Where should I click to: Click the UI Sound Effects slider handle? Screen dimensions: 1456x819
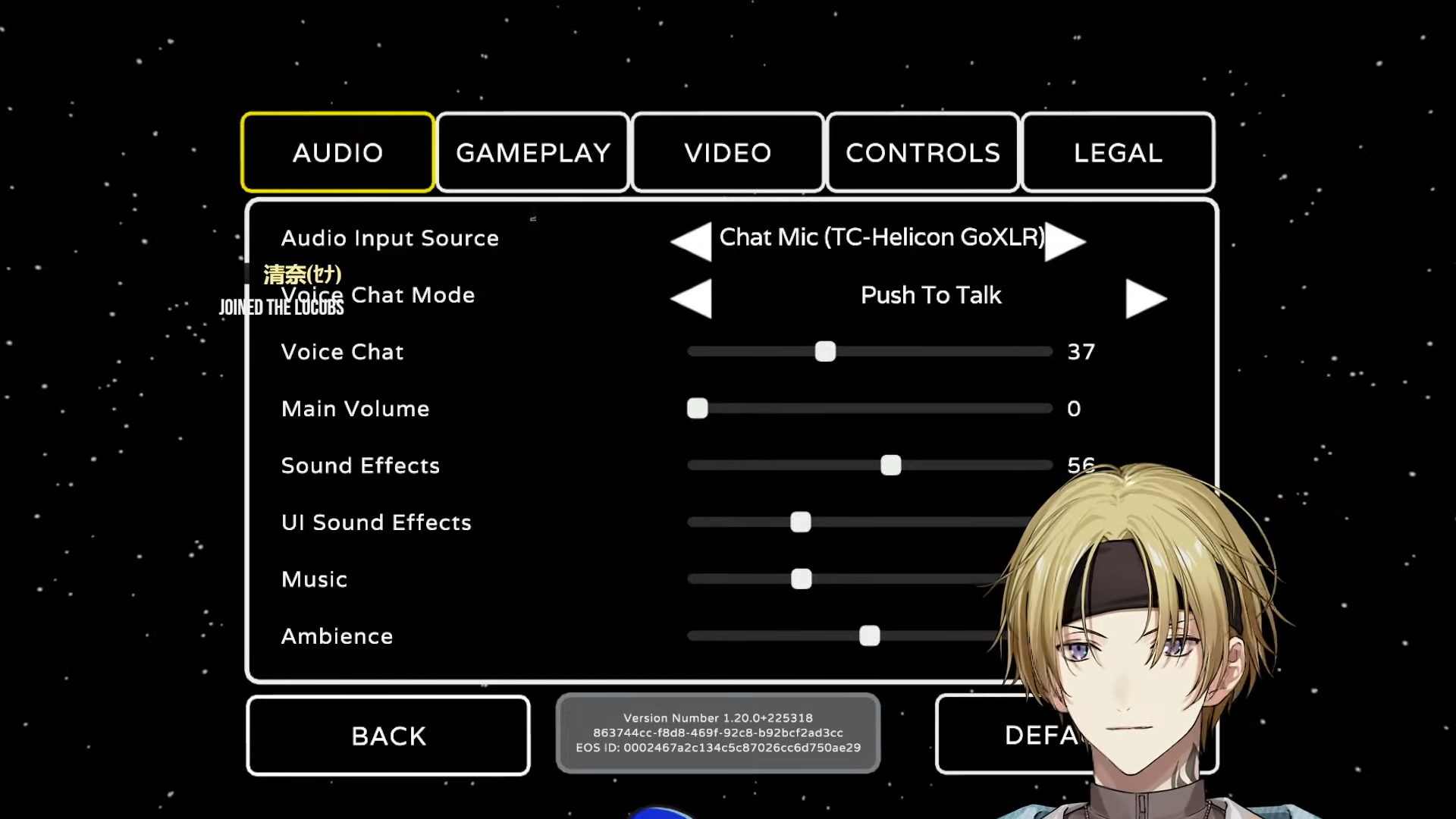801,522
